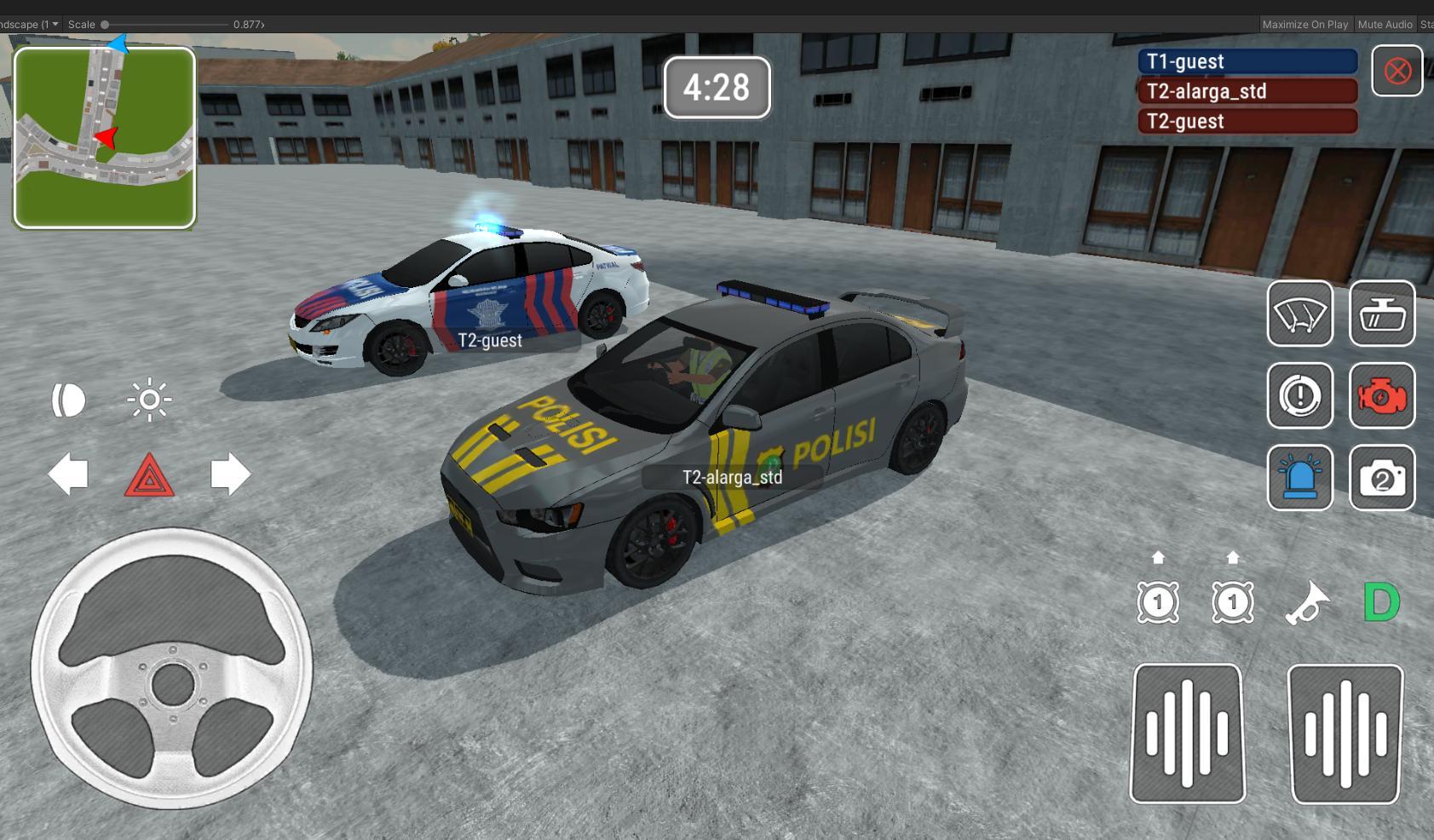
Task: Select the T2-alarga_std player entry
Action: (1247, 91)
